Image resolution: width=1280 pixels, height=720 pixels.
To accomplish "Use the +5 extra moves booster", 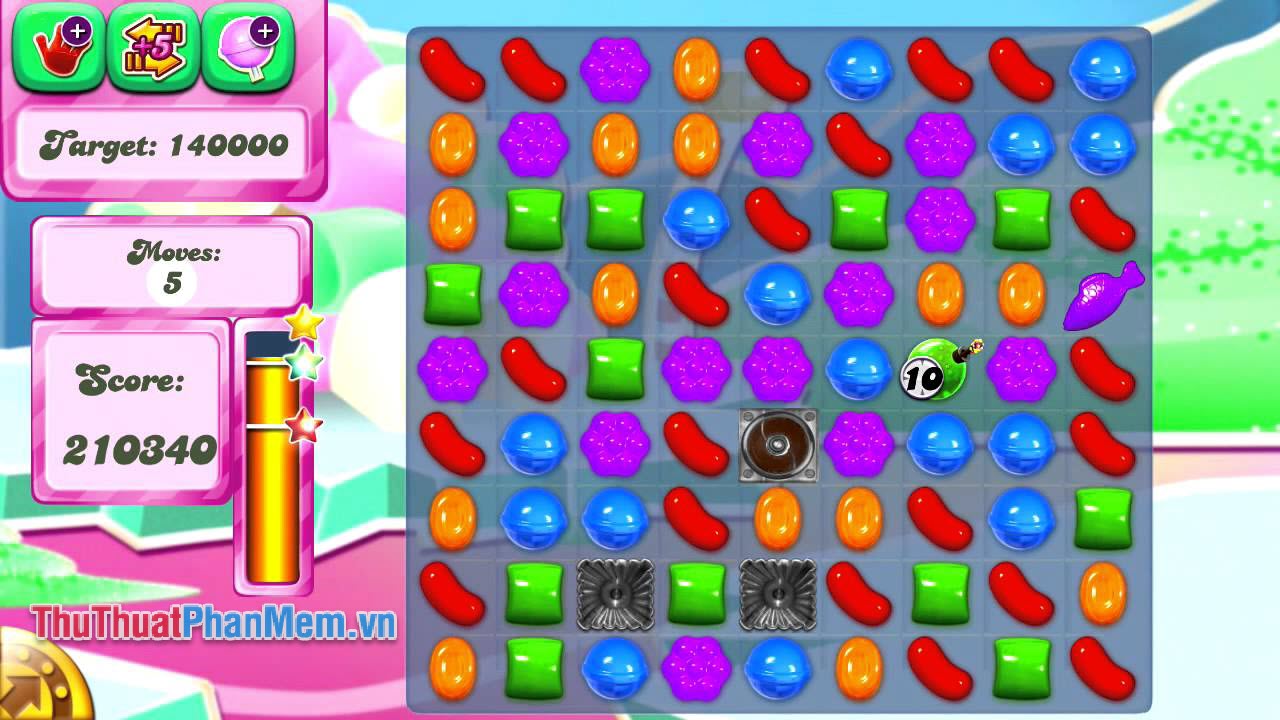I will [x=153, y=46].
